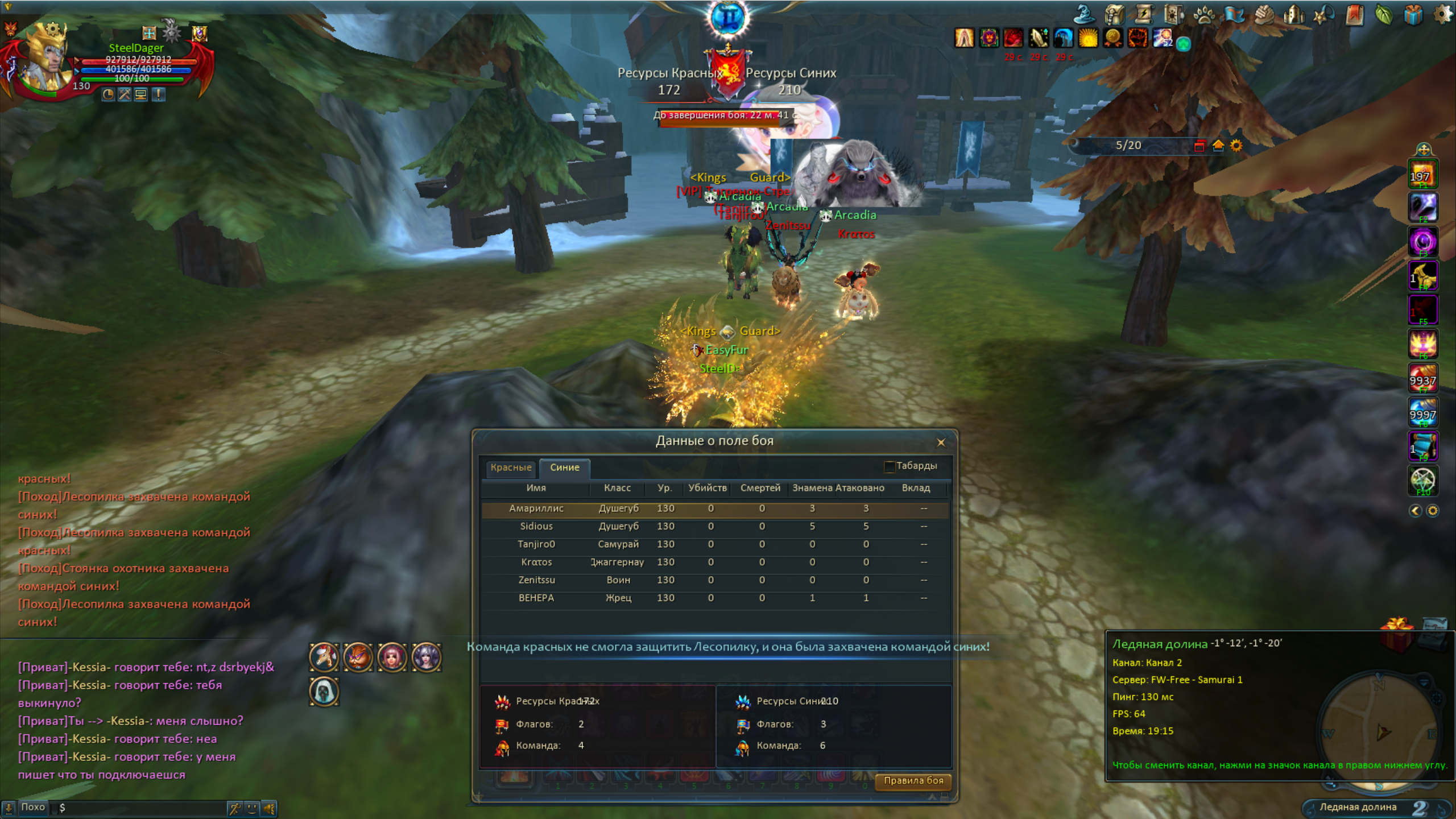Open the backpack inventory icon

pos(1114,14)
